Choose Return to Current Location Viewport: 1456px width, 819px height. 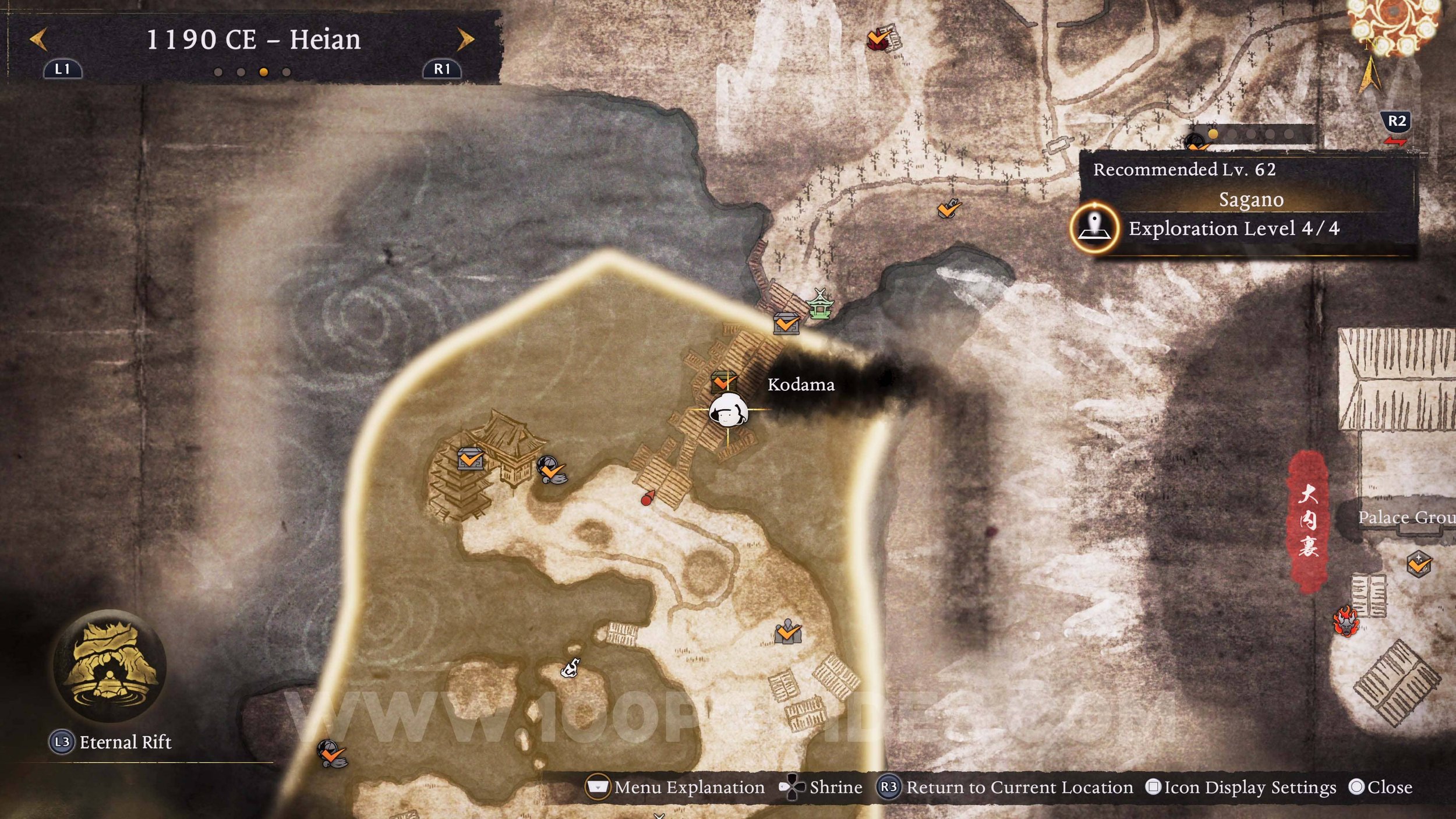tap(1006, 788)
